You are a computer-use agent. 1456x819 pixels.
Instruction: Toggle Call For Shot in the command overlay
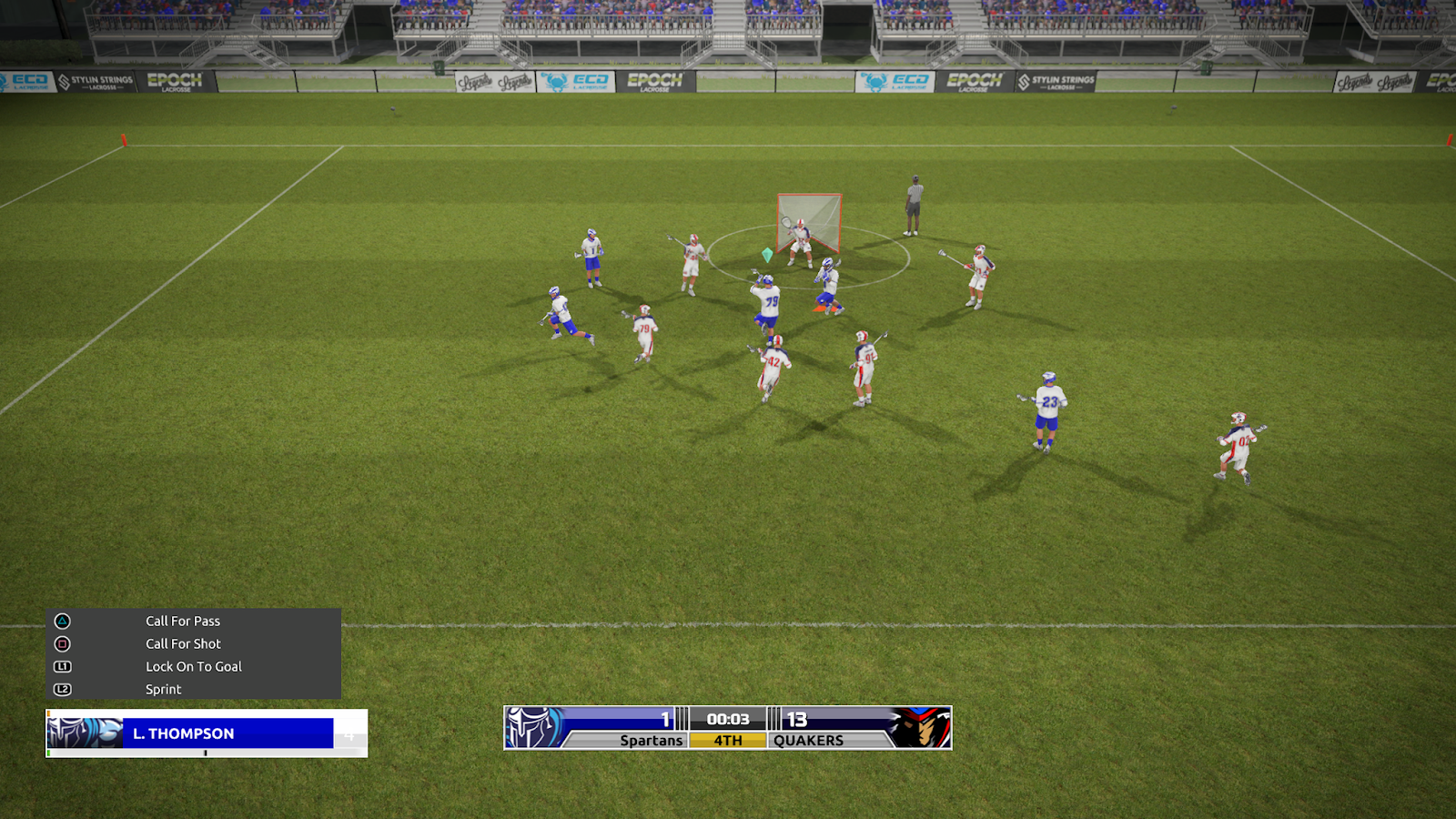pos(181,643)
